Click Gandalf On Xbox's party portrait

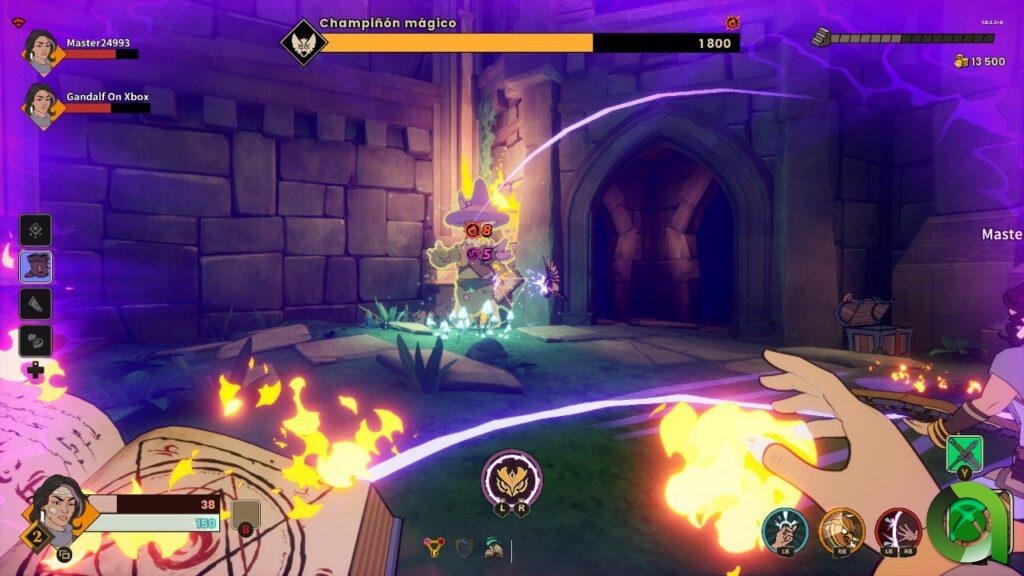[41, 103]
